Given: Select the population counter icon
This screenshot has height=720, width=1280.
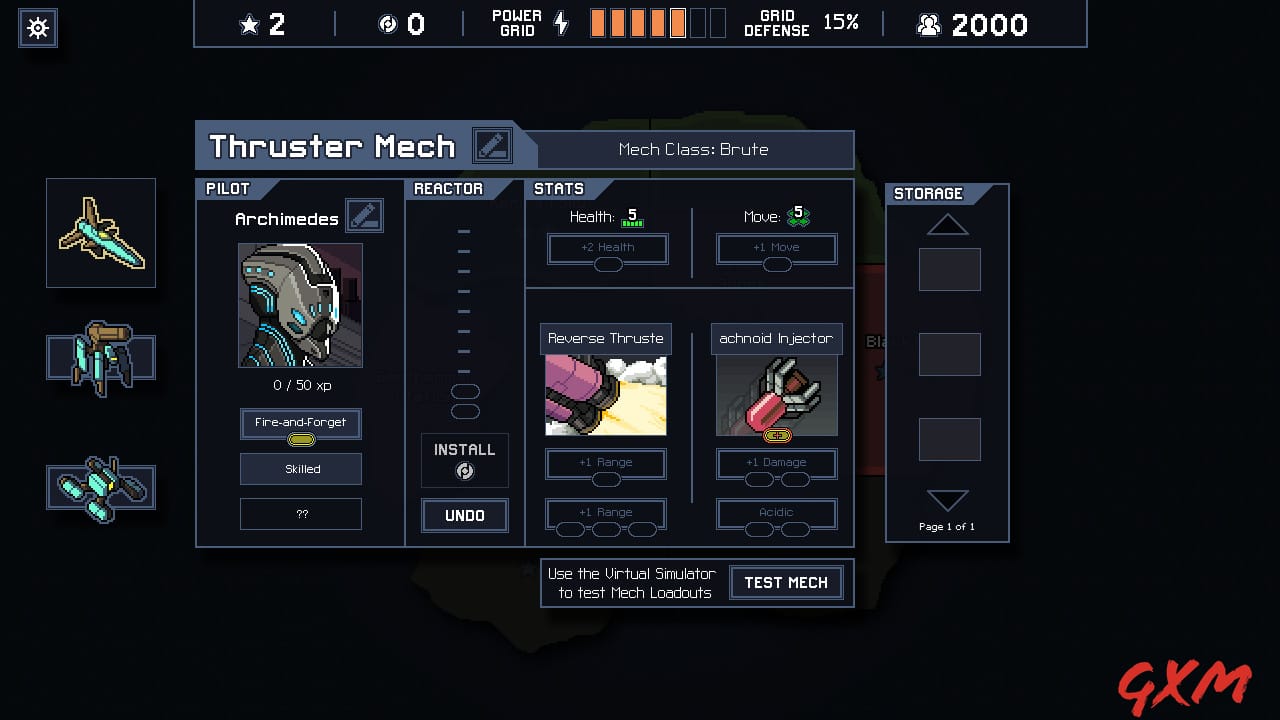Looking at the screenshot, I should (x=928, y=25).
